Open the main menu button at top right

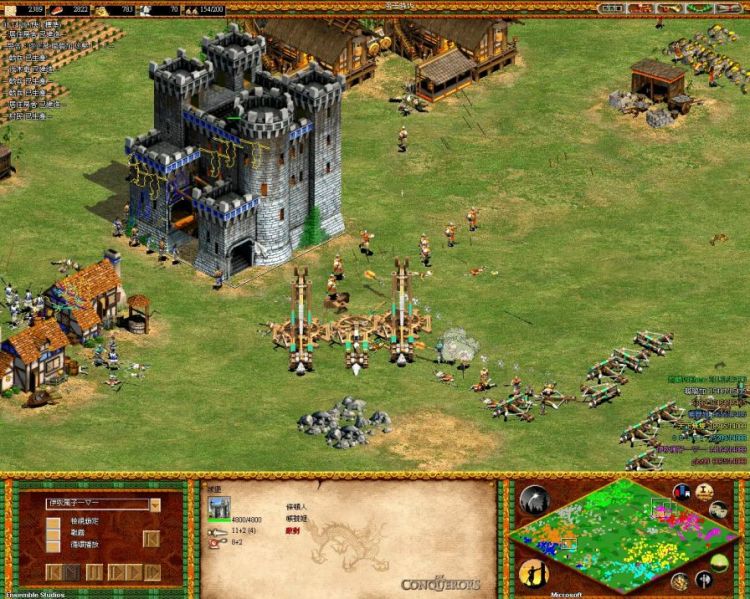coord(728,8)
